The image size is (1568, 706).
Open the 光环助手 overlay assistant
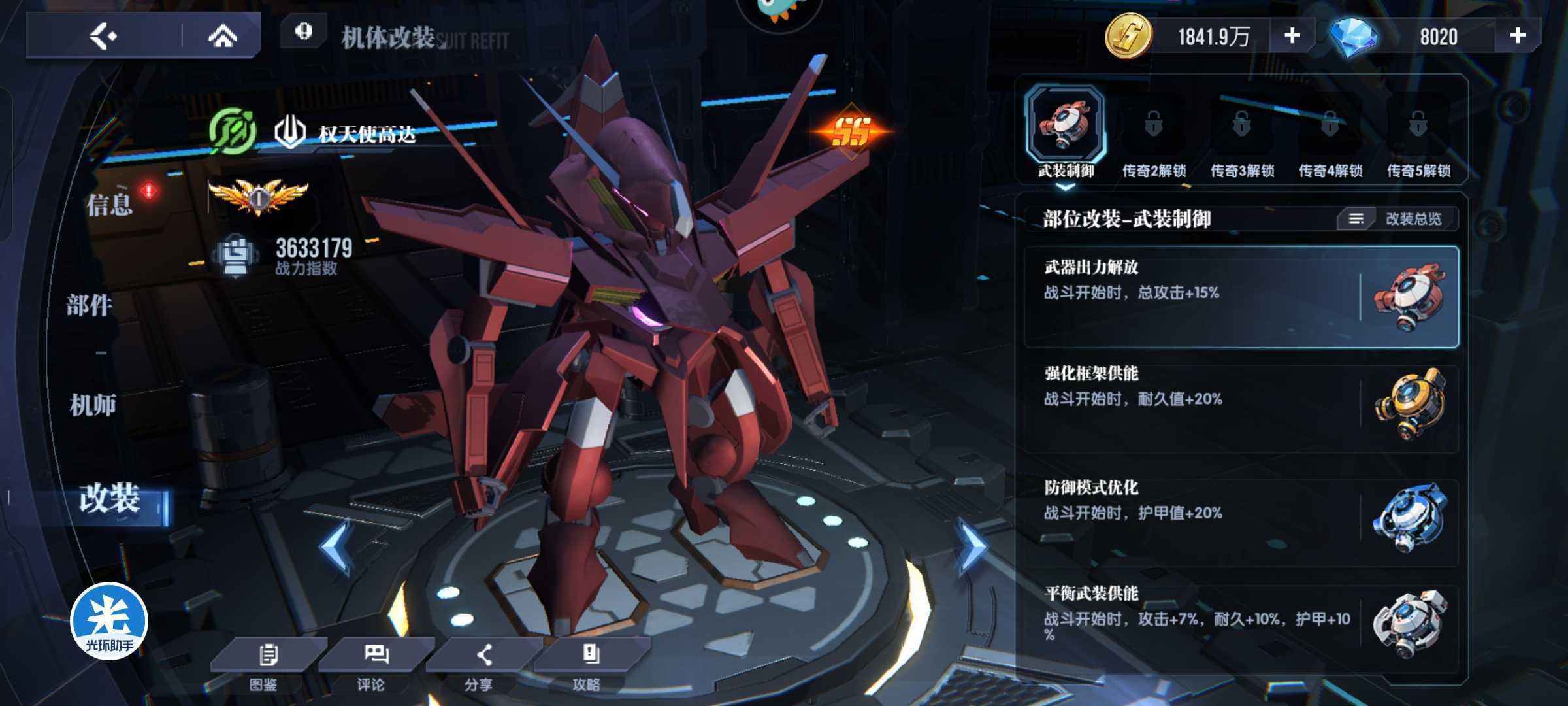pyautogui.click(x=109, y=621)
